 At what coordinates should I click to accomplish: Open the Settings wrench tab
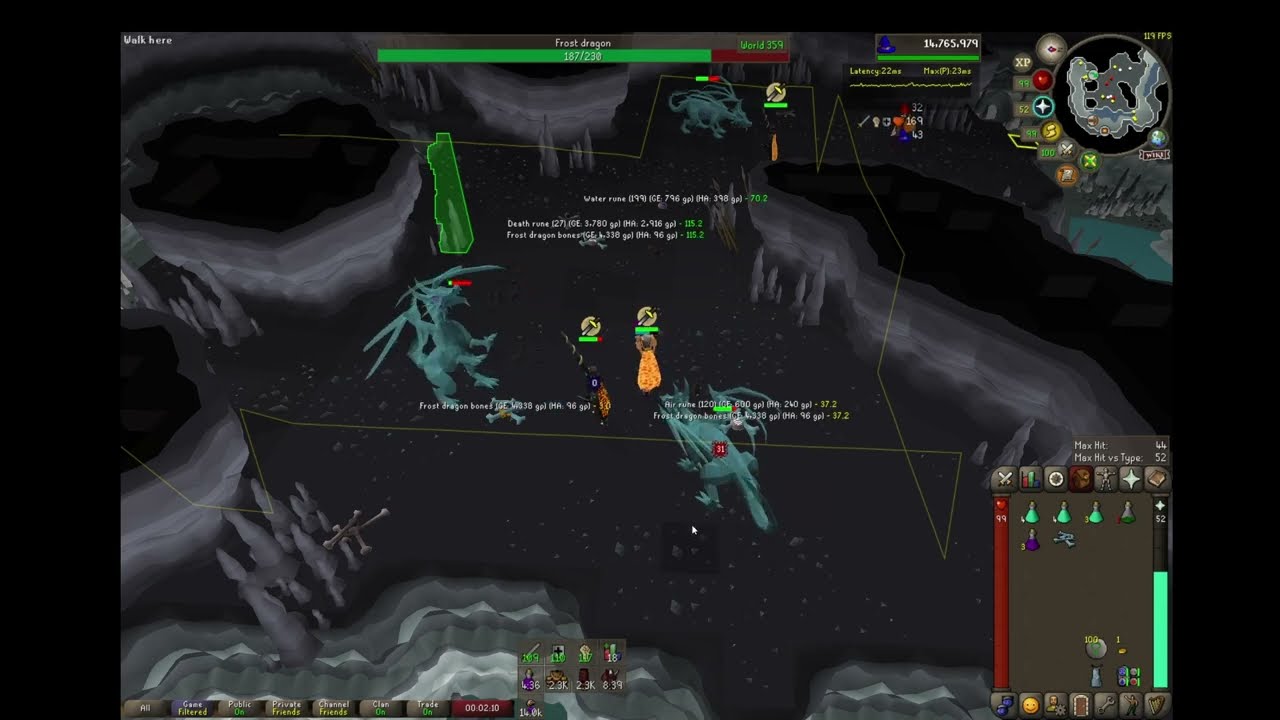click(1106, 705)
